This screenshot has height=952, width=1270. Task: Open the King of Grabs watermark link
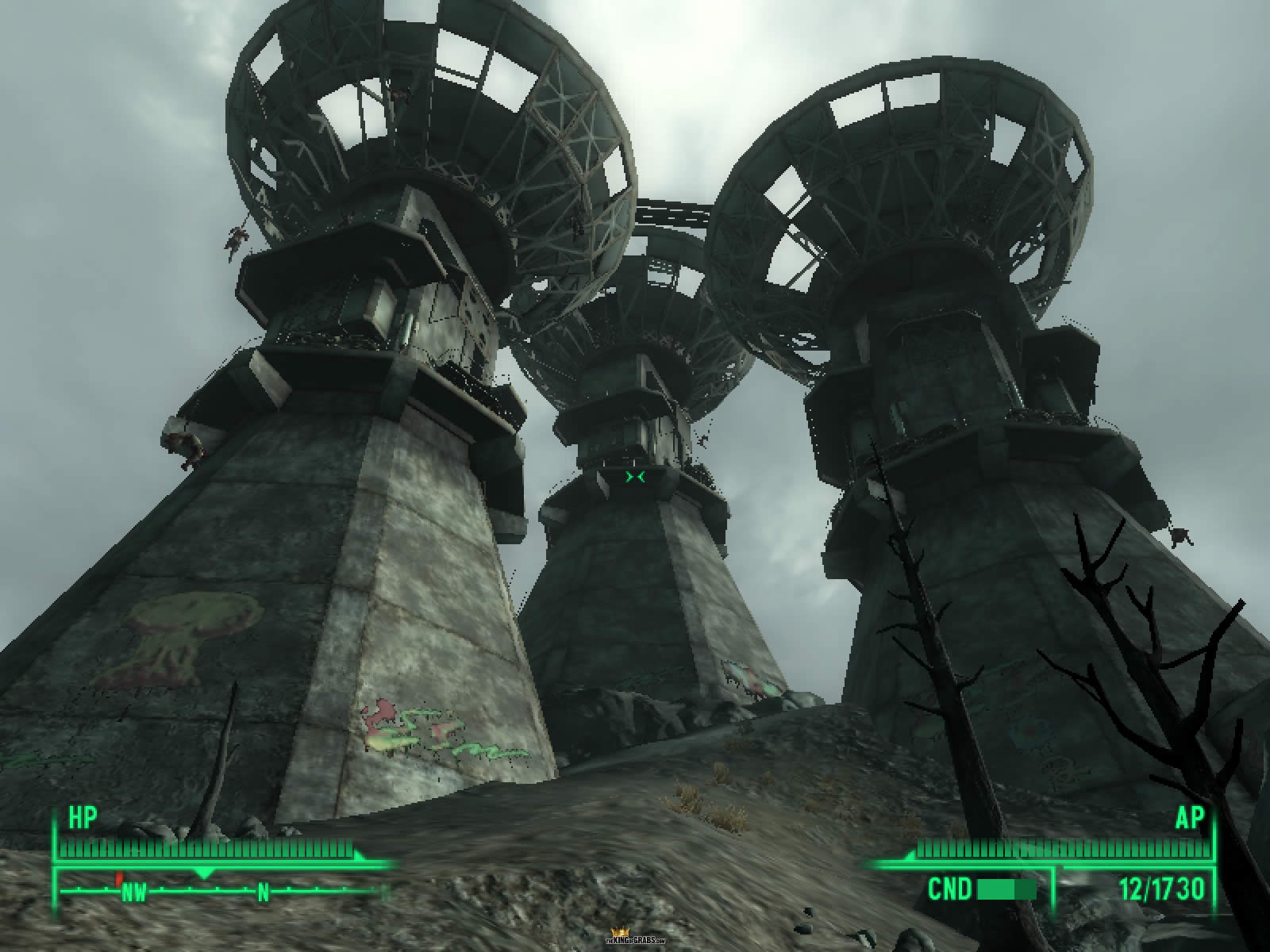[634, 937]
